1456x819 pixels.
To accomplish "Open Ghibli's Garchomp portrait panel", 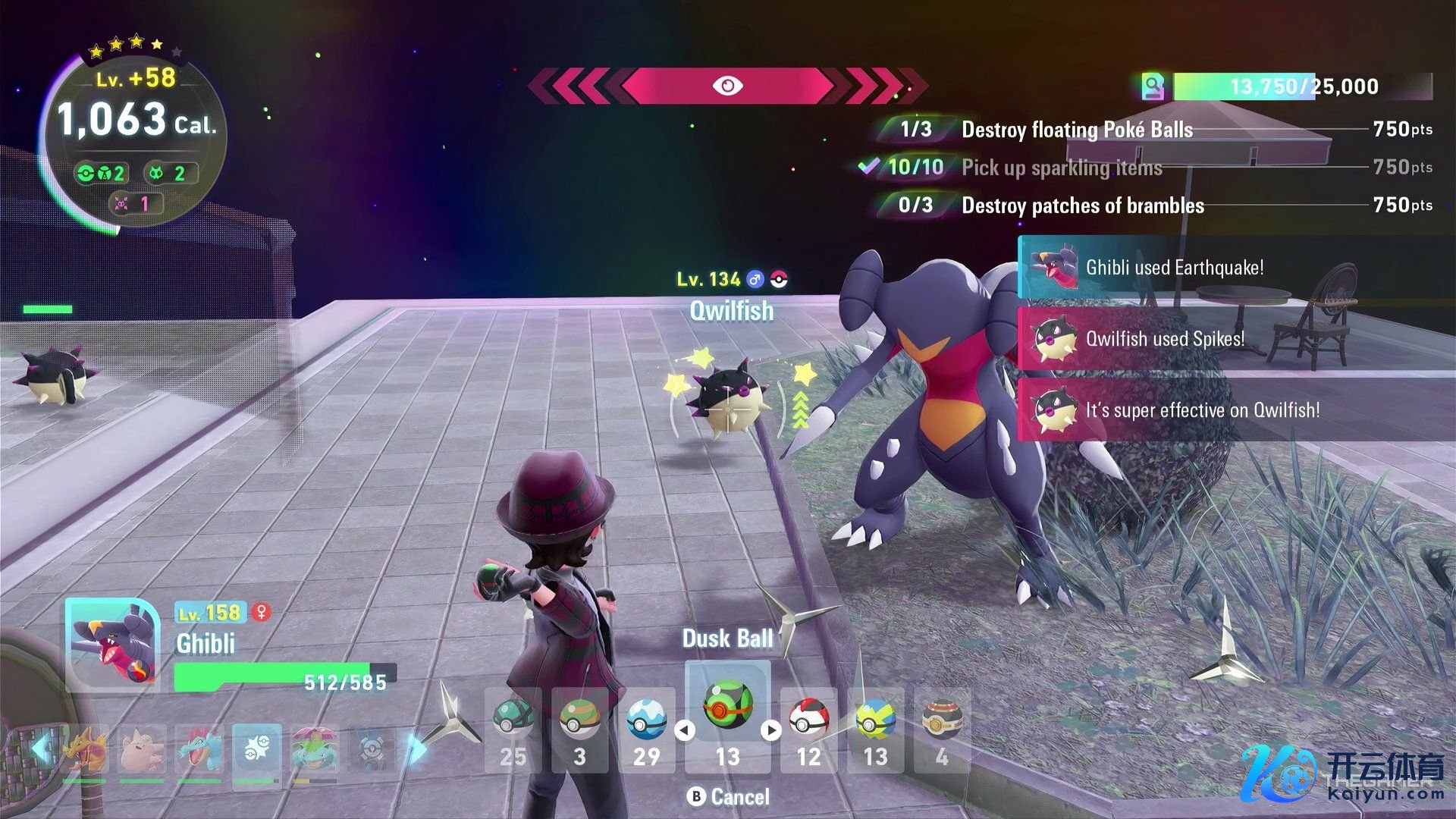I will coord(113,645).
